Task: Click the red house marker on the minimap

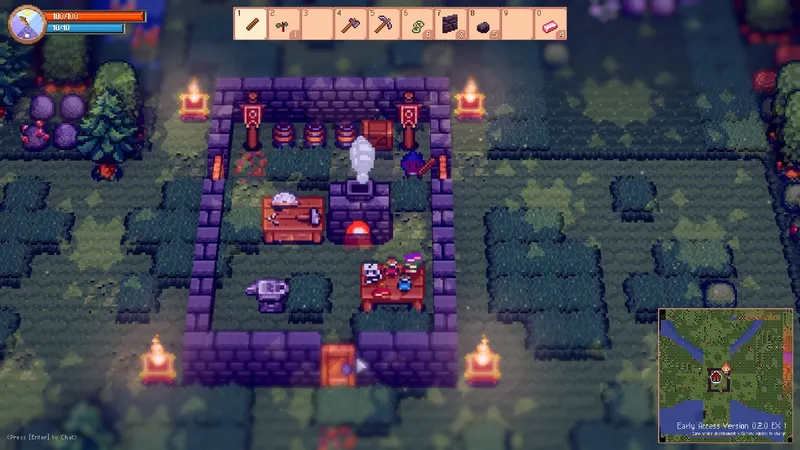Action: (717, 378)
